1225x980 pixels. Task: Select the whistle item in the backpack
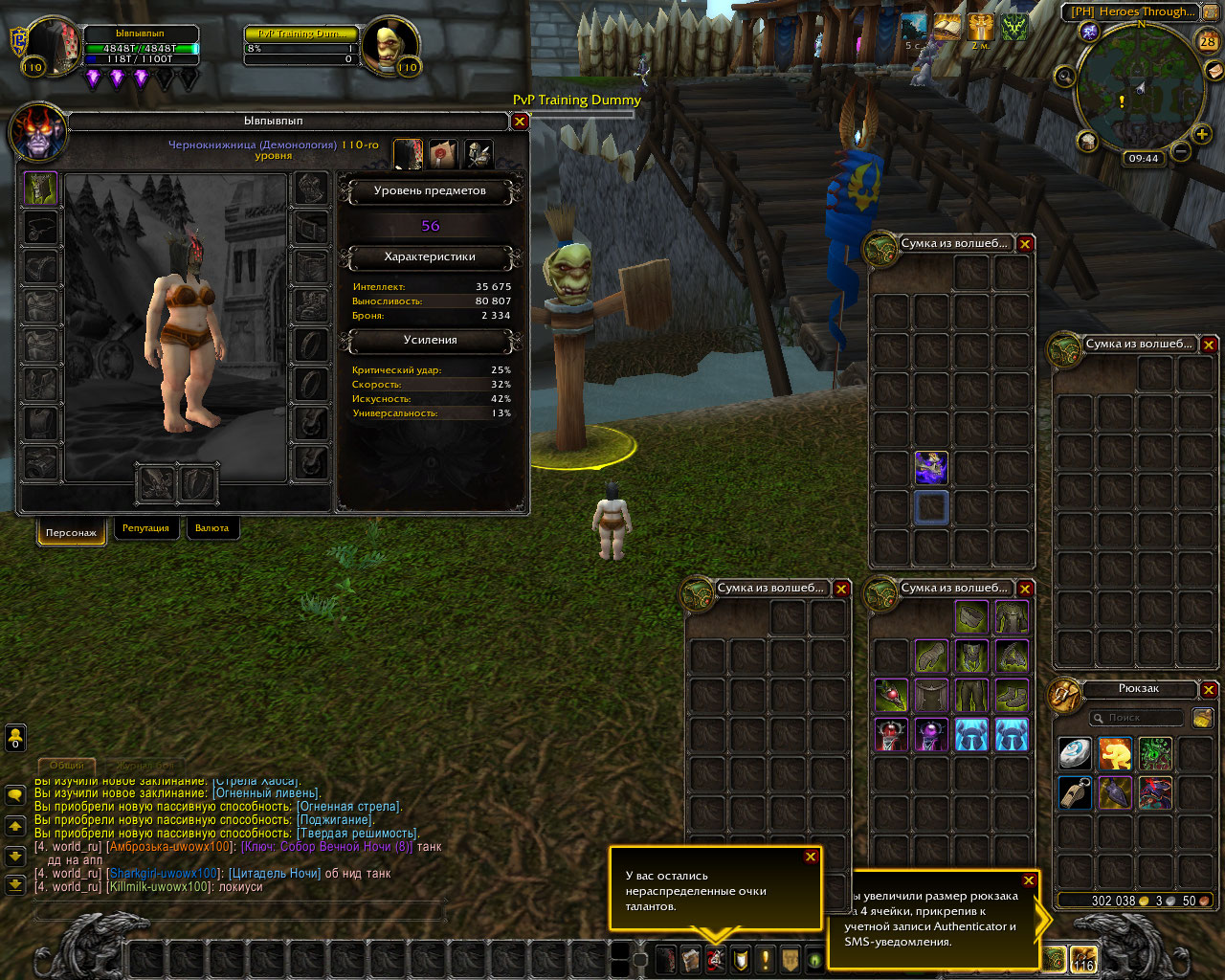1075,793
